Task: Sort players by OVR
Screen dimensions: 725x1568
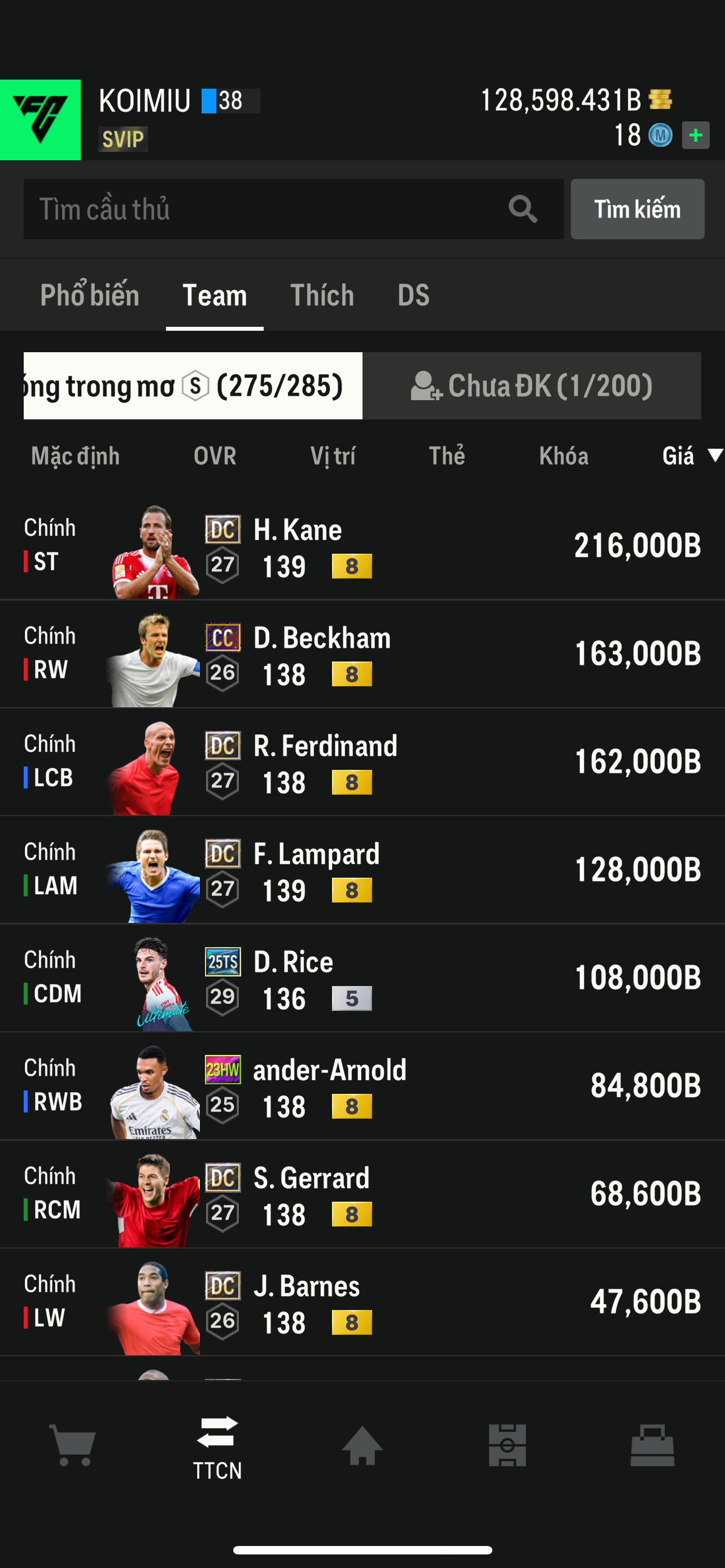Action: (215, 456)
